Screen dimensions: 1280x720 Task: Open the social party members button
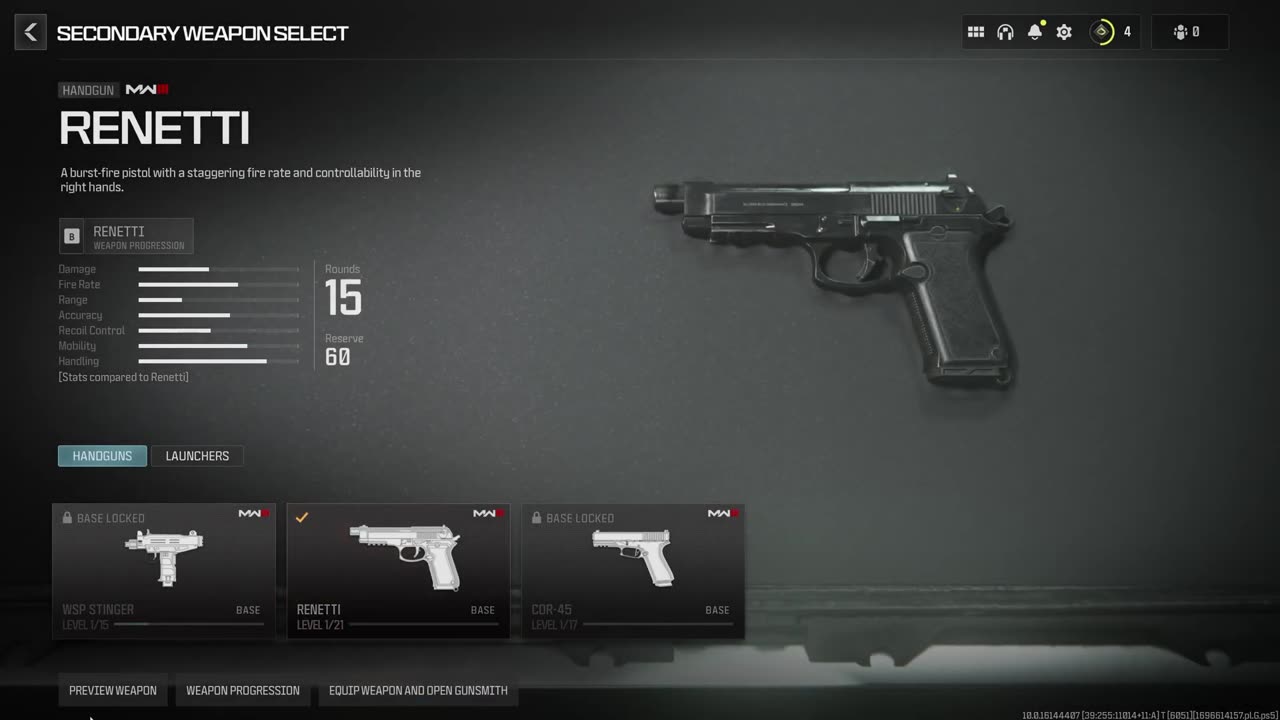[x=1189, y=32]
